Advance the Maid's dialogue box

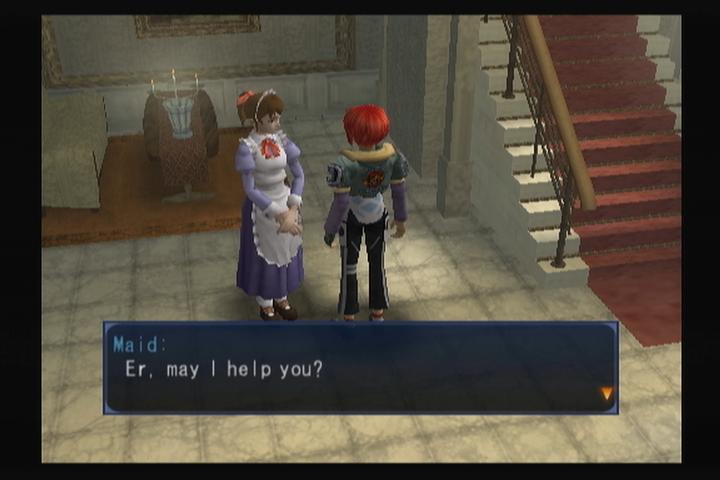click(x=360, y=368)
